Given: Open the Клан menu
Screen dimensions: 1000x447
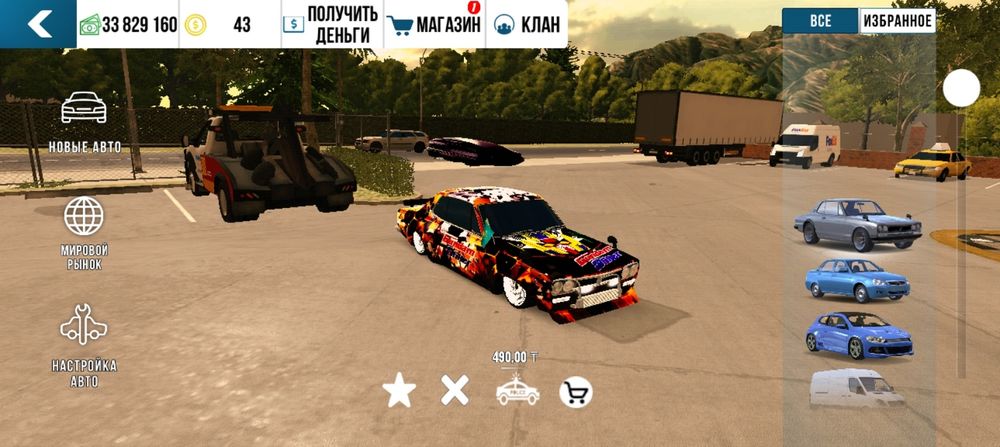Looking at the screenshot, I should click(527, 24).
